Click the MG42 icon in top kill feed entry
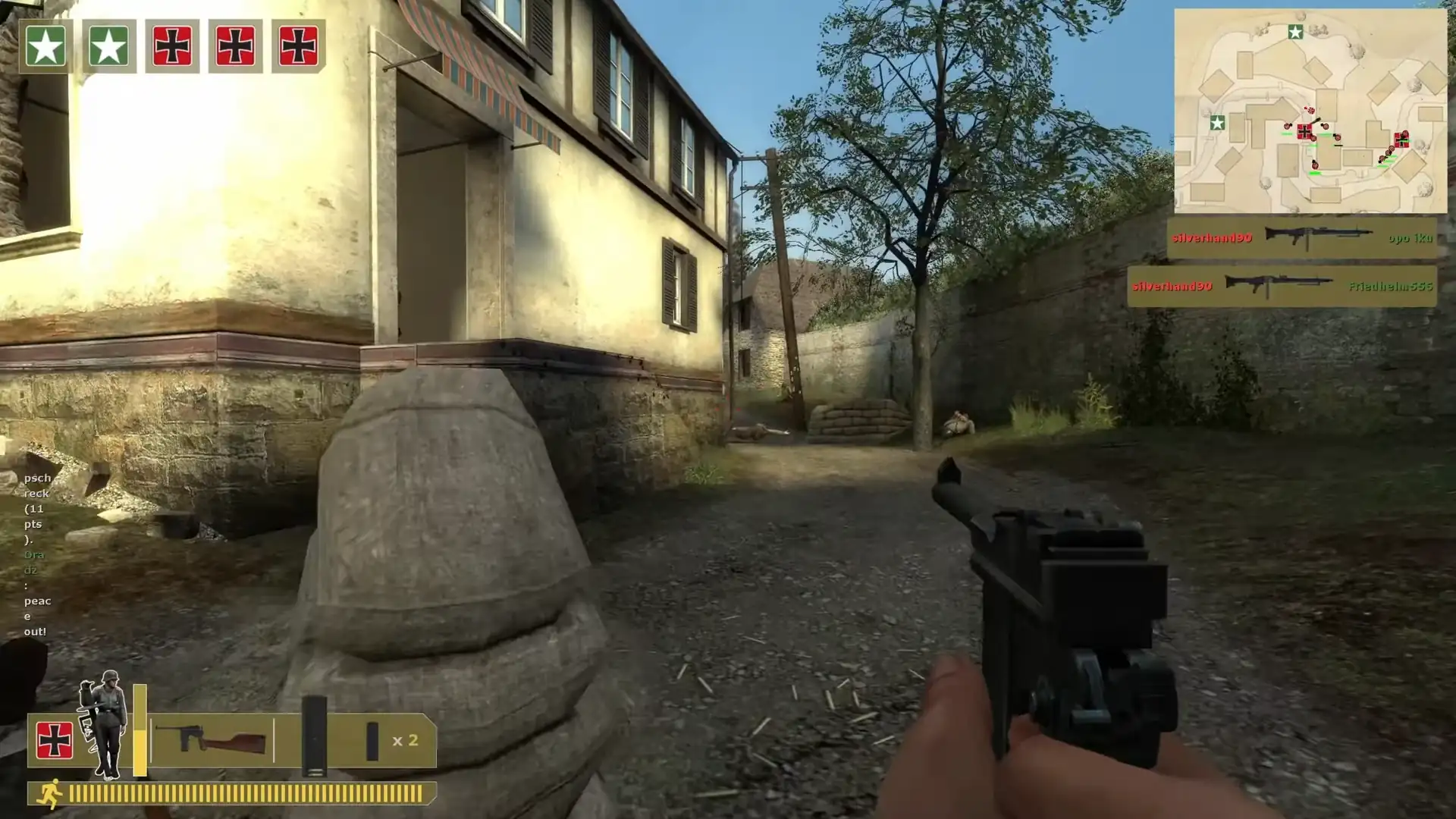 coord(1317,235)
